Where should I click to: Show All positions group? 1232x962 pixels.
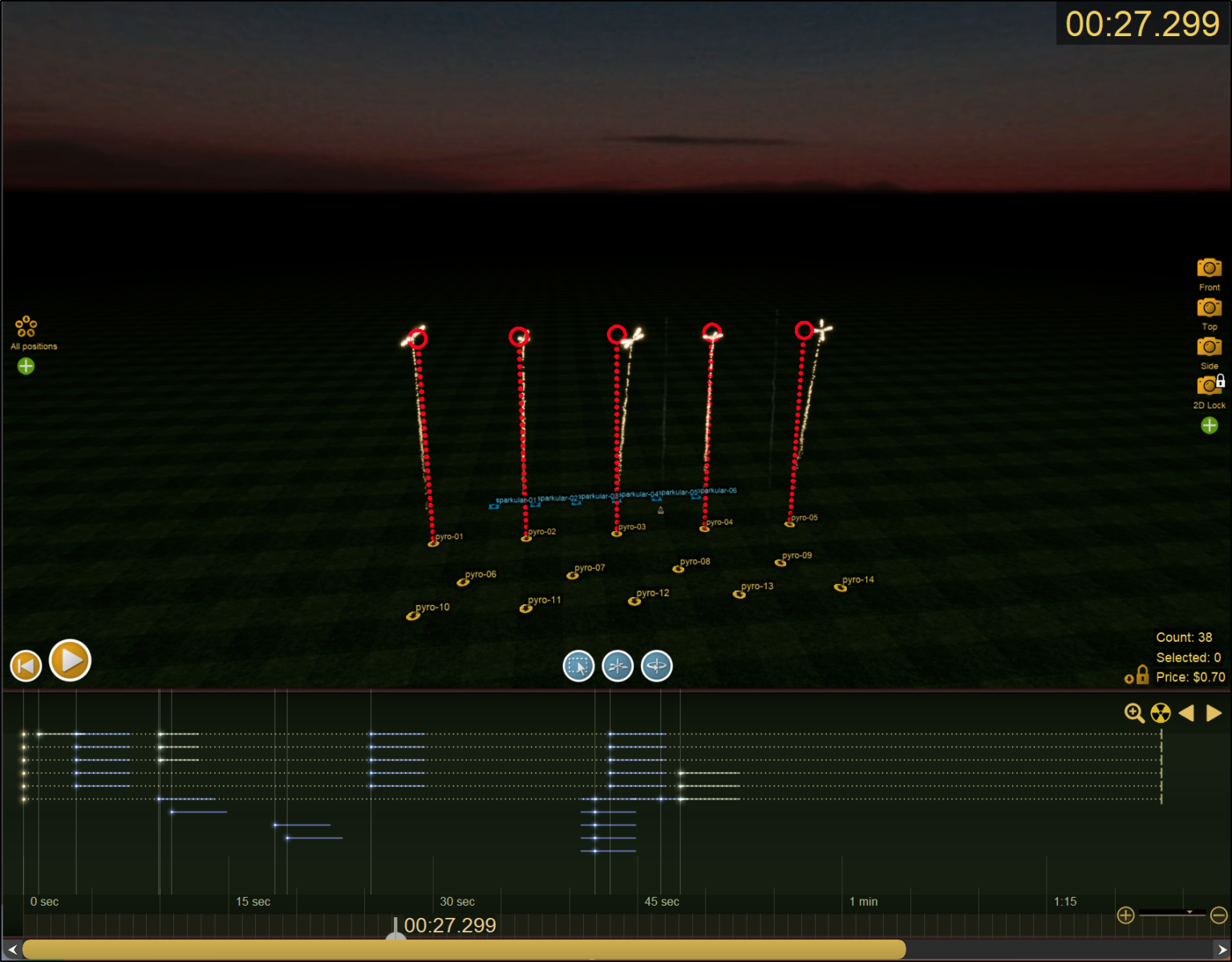tap(26, 327)
